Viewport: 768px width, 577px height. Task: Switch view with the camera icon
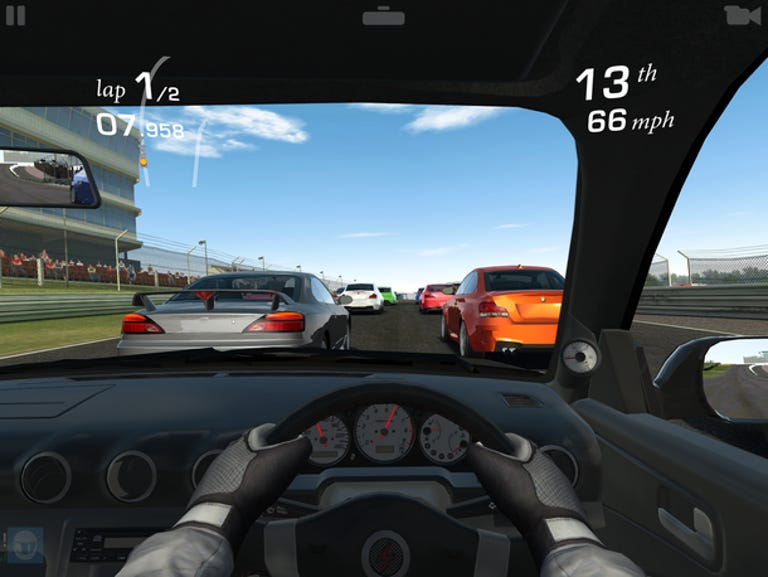[741, 15]
